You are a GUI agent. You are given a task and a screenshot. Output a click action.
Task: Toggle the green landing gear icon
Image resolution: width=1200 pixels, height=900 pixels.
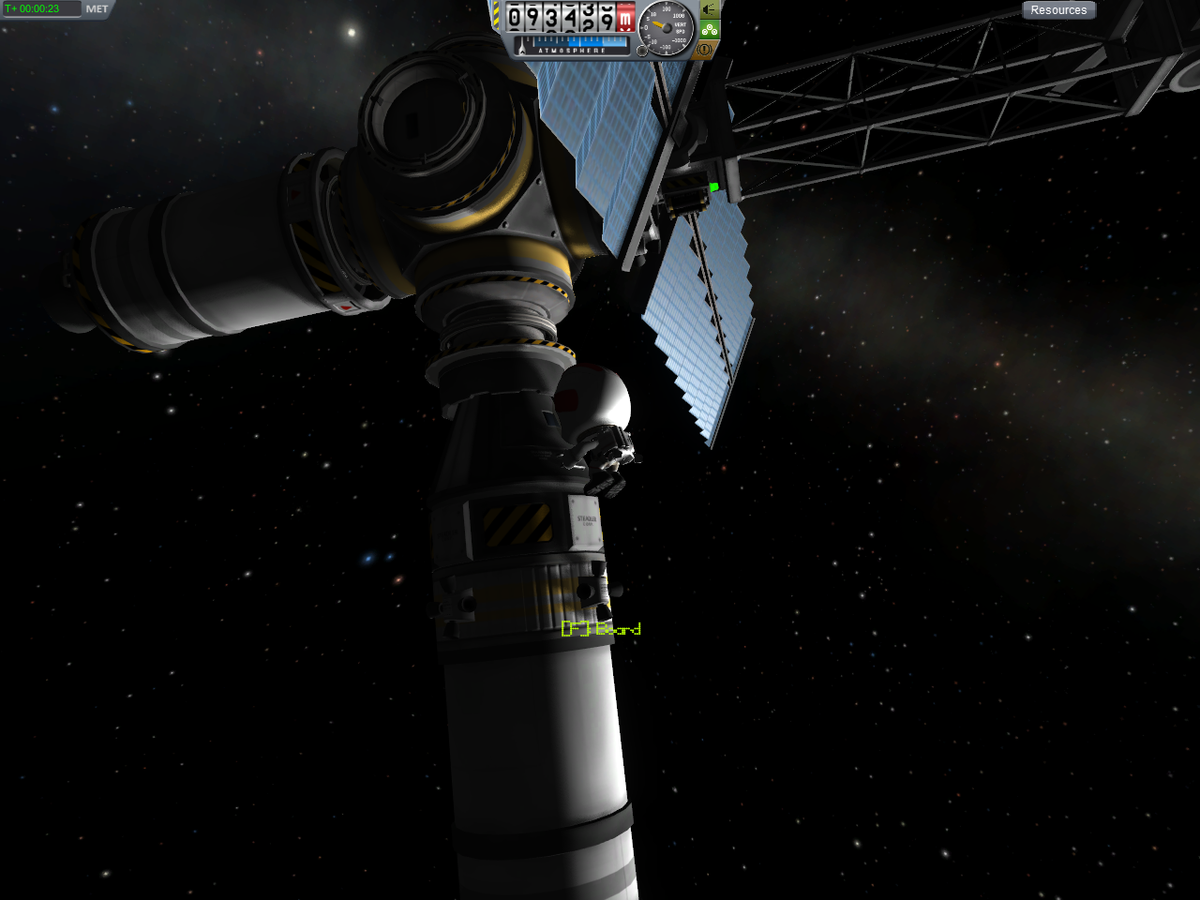(709, 28)
